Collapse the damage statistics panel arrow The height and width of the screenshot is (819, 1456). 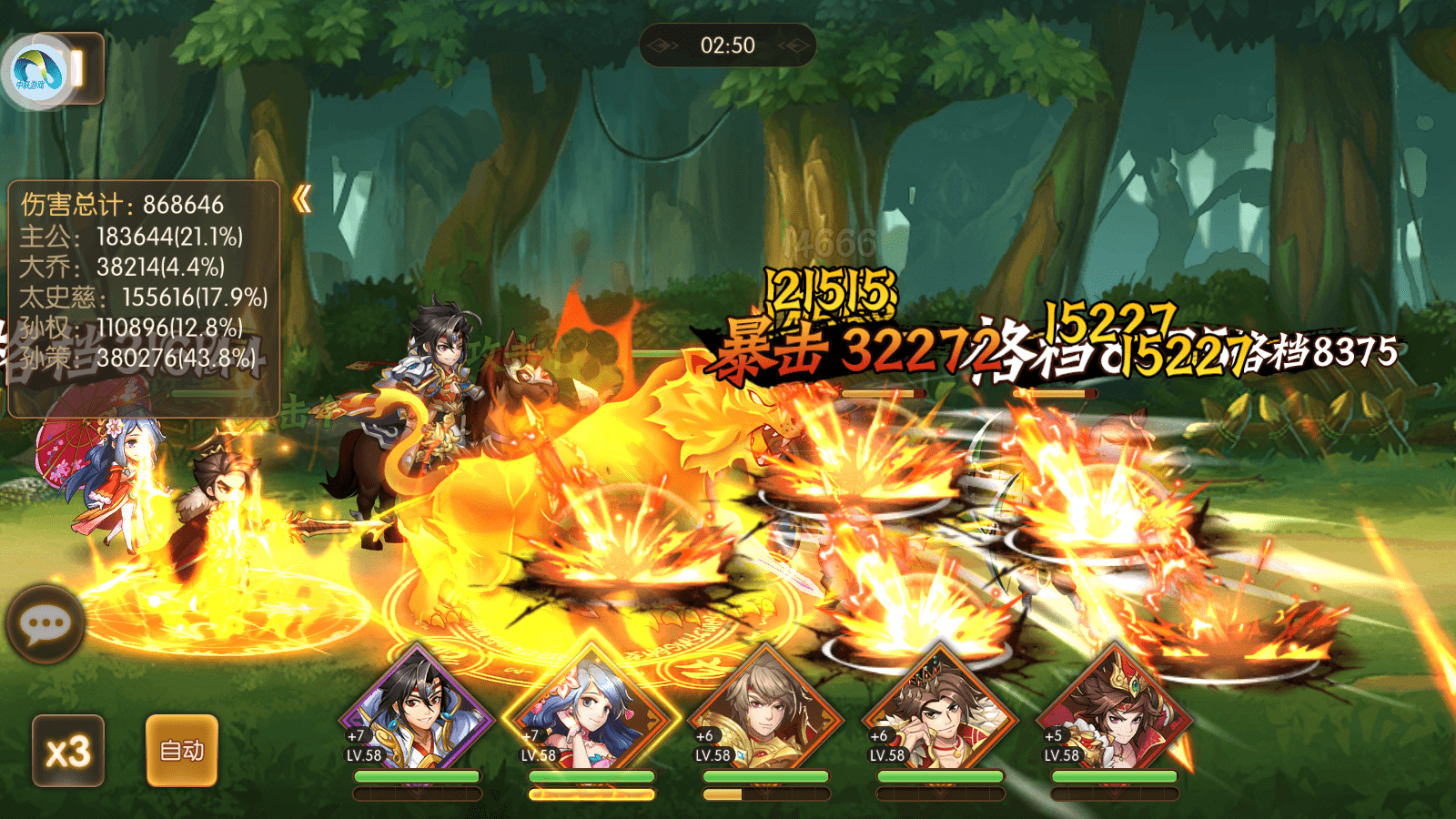pos(302,199)
